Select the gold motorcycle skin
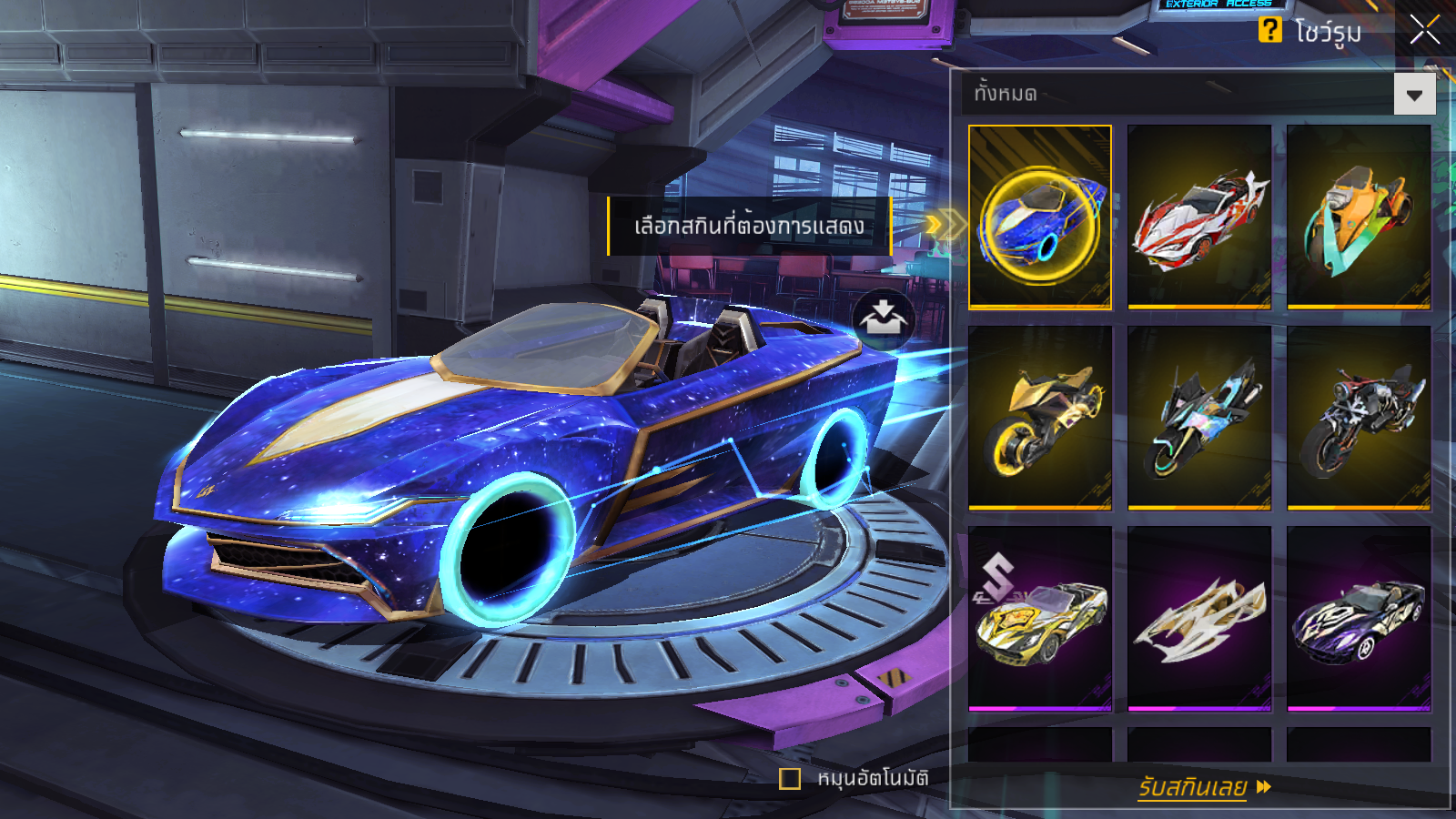The width and height of the screenshot is (1456, 819). point(1040,418)
